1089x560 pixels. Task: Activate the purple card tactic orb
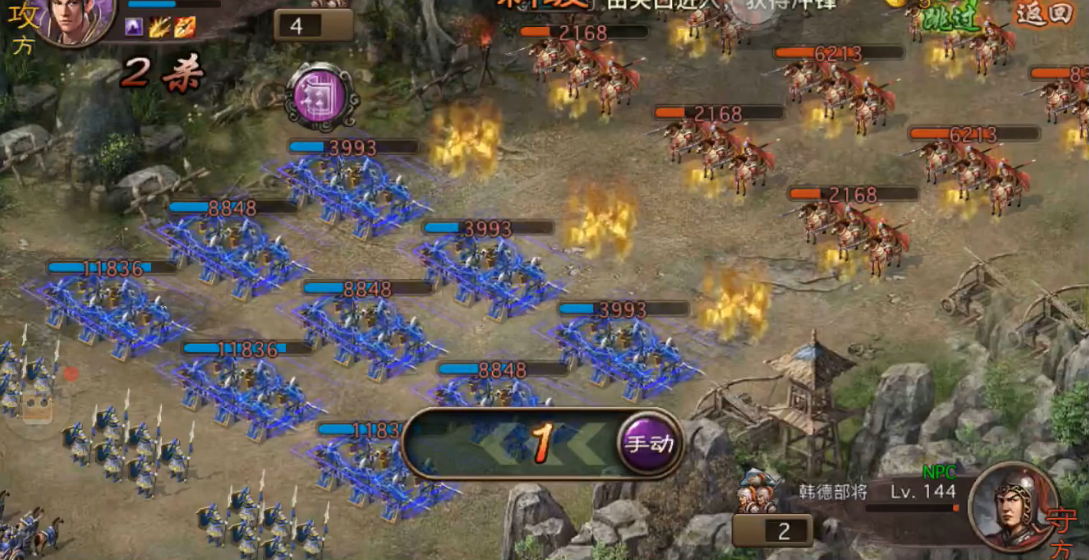click(316, 97)
